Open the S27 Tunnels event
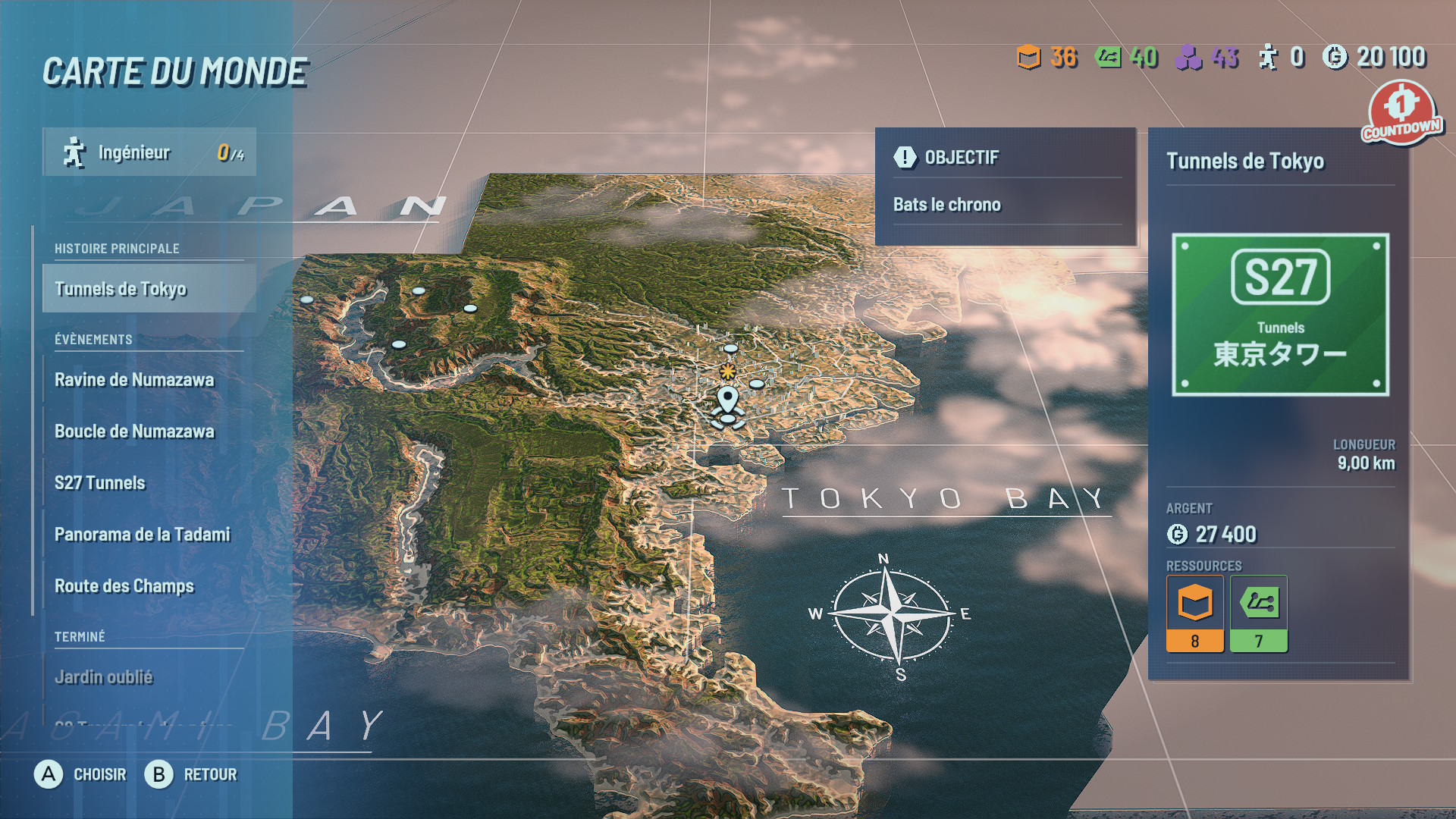1456x819 pixels. pos(100,483)
